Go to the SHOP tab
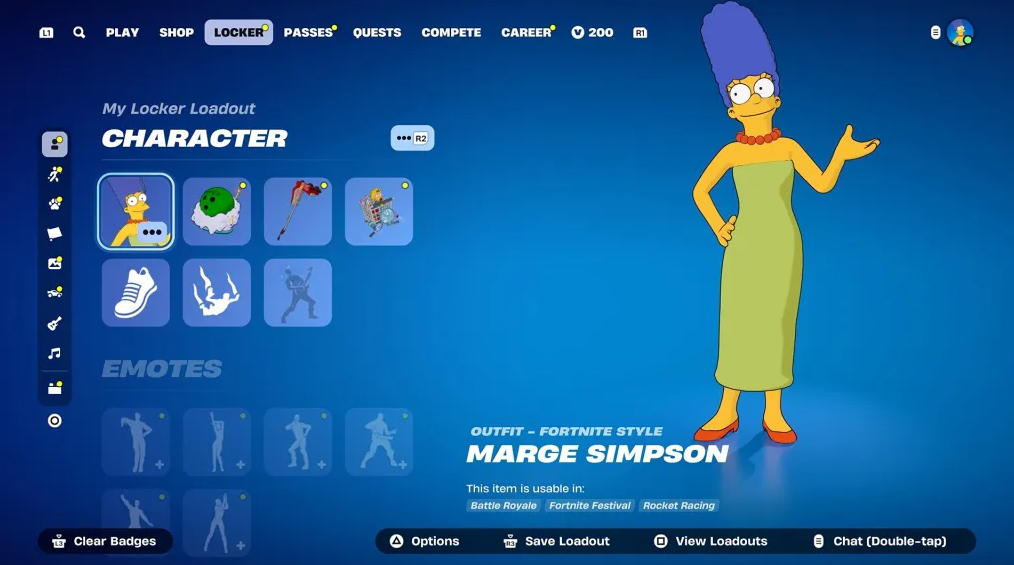 click(176, 33)
